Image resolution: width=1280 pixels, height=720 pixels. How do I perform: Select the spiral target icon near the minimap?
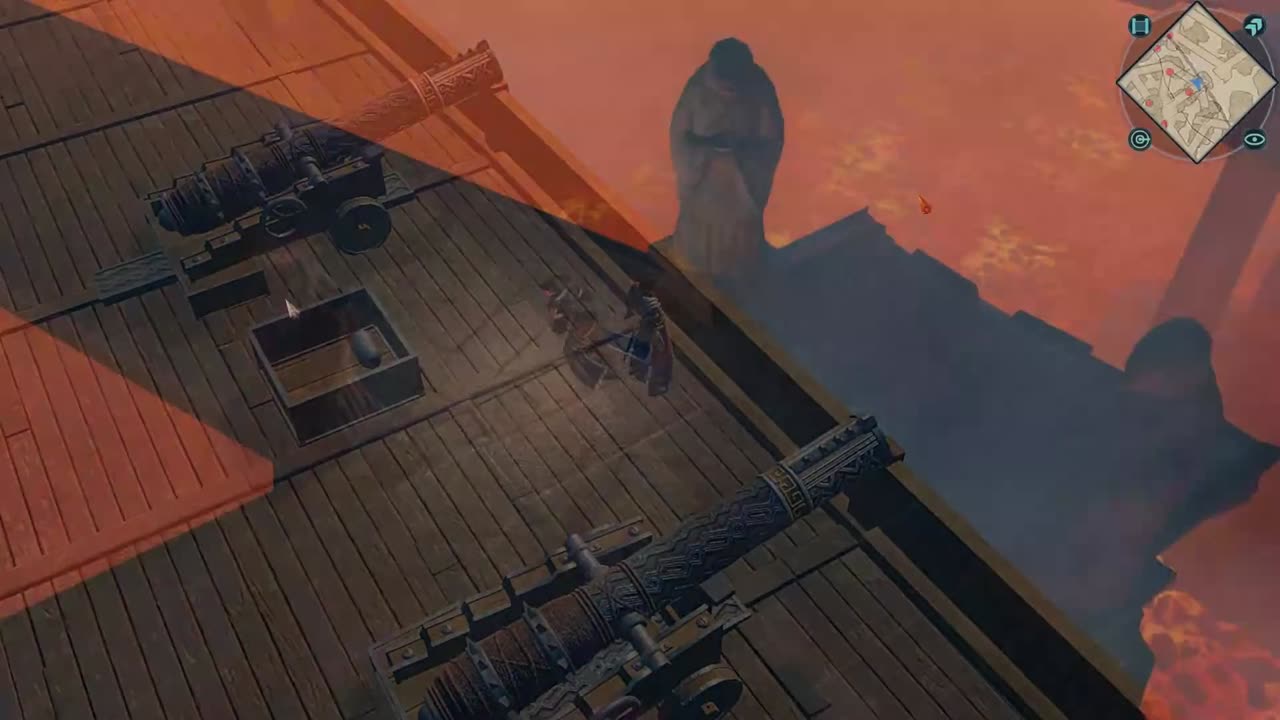(1139, 139)
